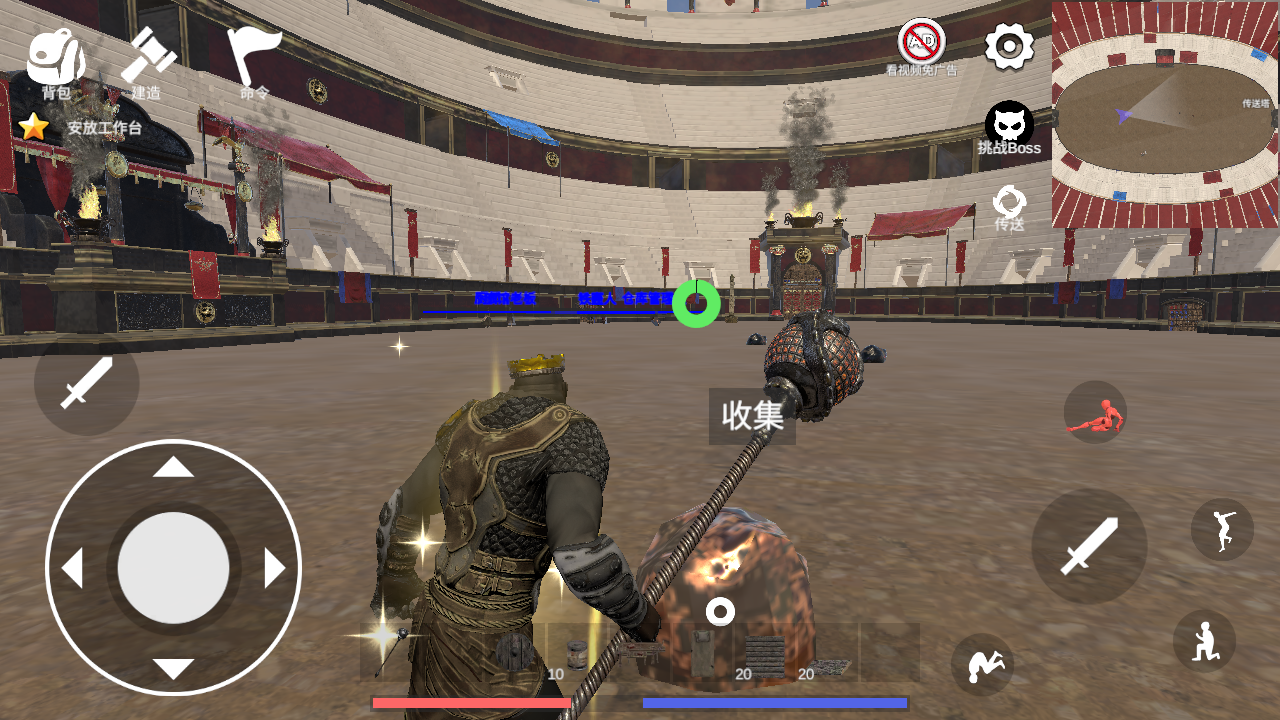Tap the small sword button above the joystick
Screen dimensions: 1280x720
pyautogui.click(x=86, y=384)
